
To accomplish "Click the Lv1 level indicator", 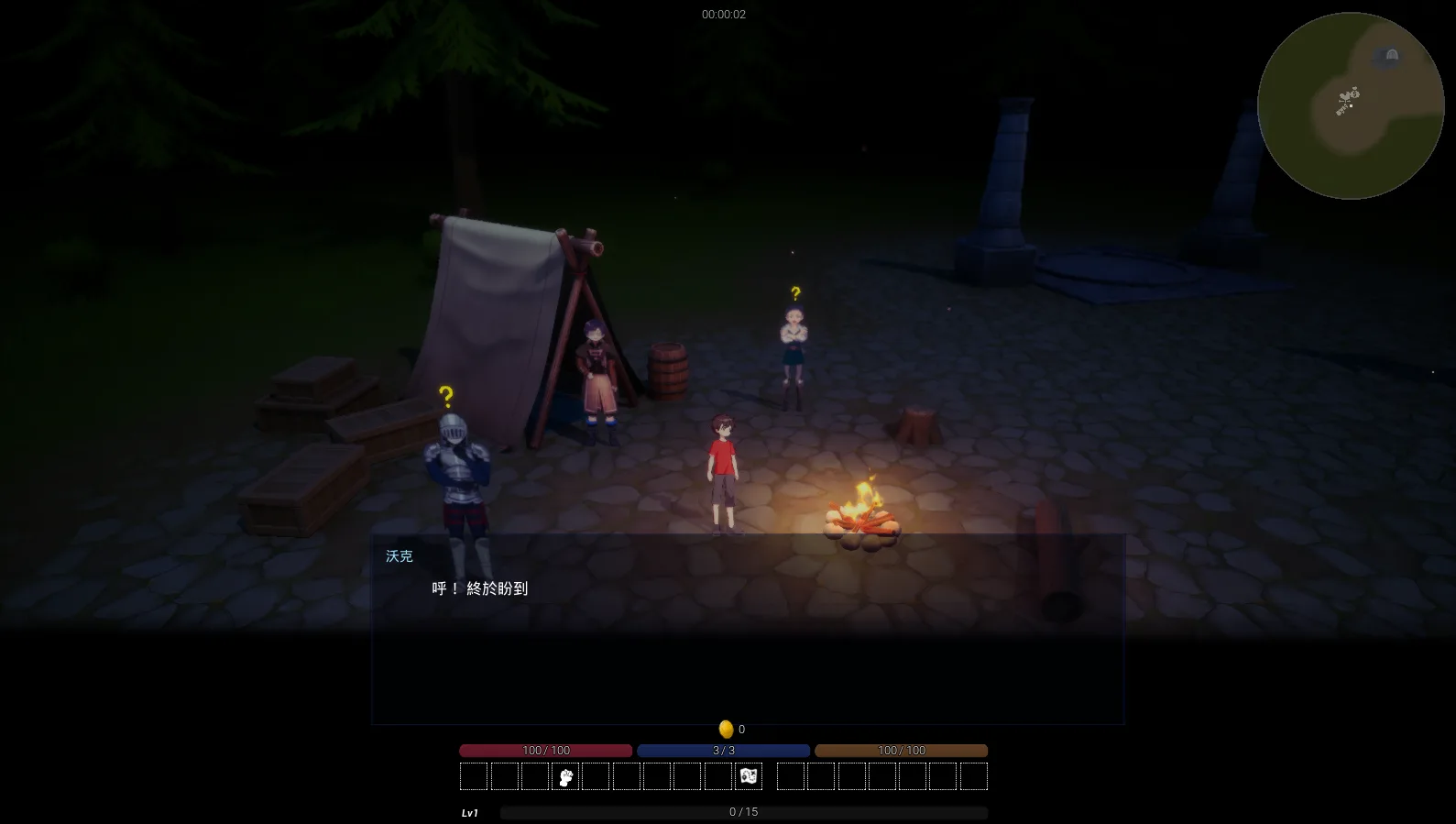I will [x=469, y=811].
